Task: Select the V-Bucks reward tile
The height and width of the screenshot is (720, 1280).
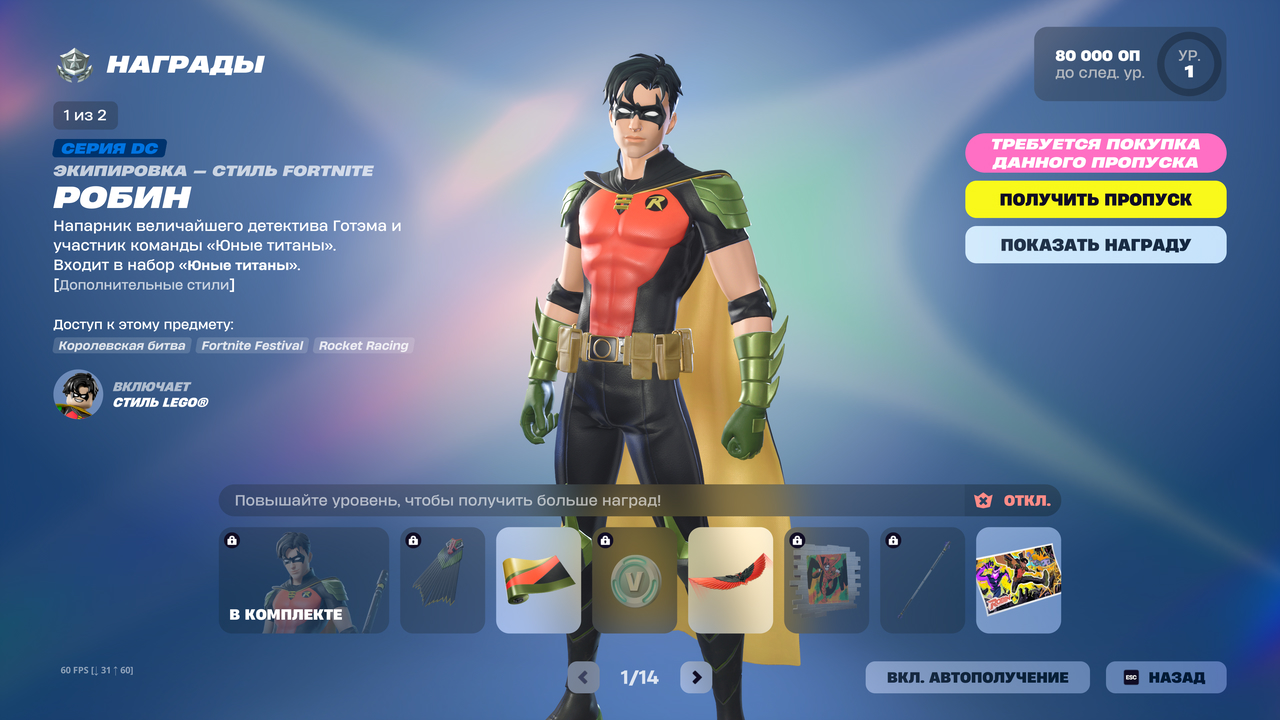Action: pos(634,580)
